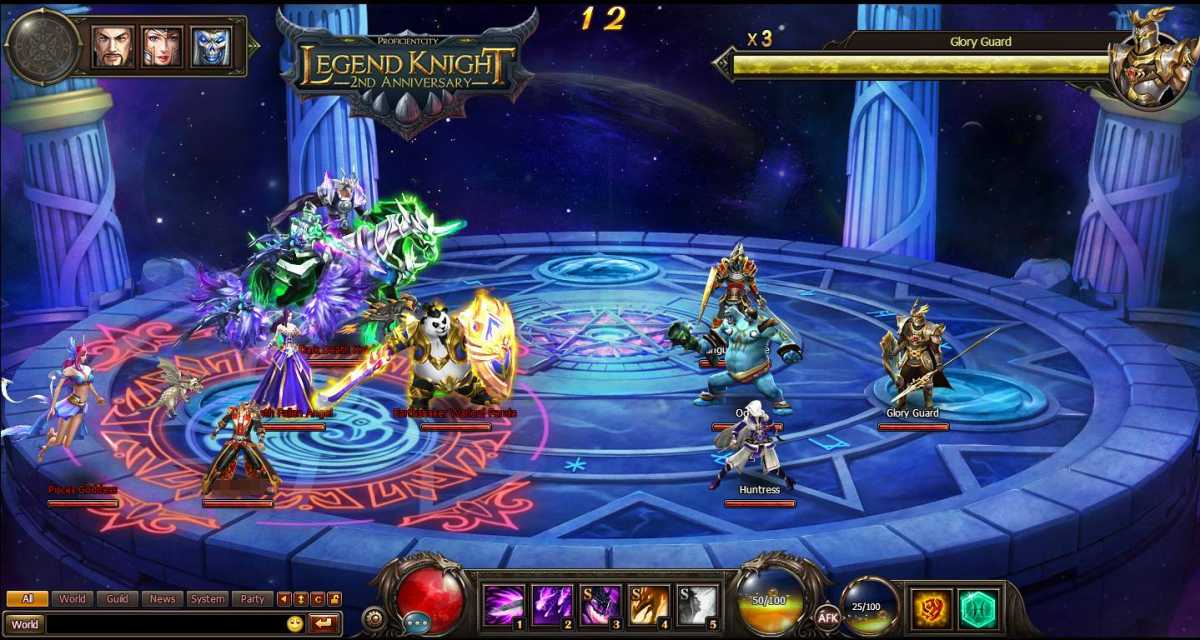Viewport: 1200px width, 640px height.
Task: Select the All chat tab
Action: [27, 599]
